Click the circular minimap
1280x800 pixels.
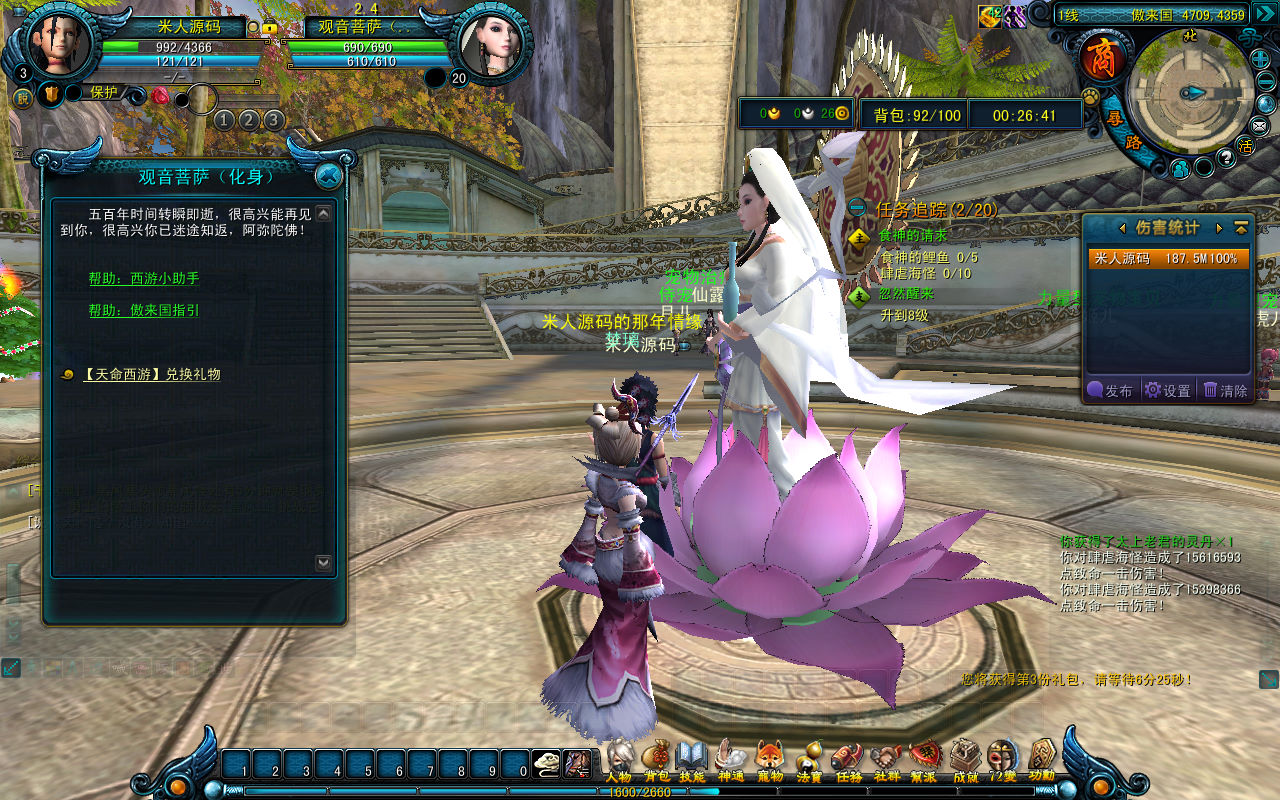tap(1189, 92)
